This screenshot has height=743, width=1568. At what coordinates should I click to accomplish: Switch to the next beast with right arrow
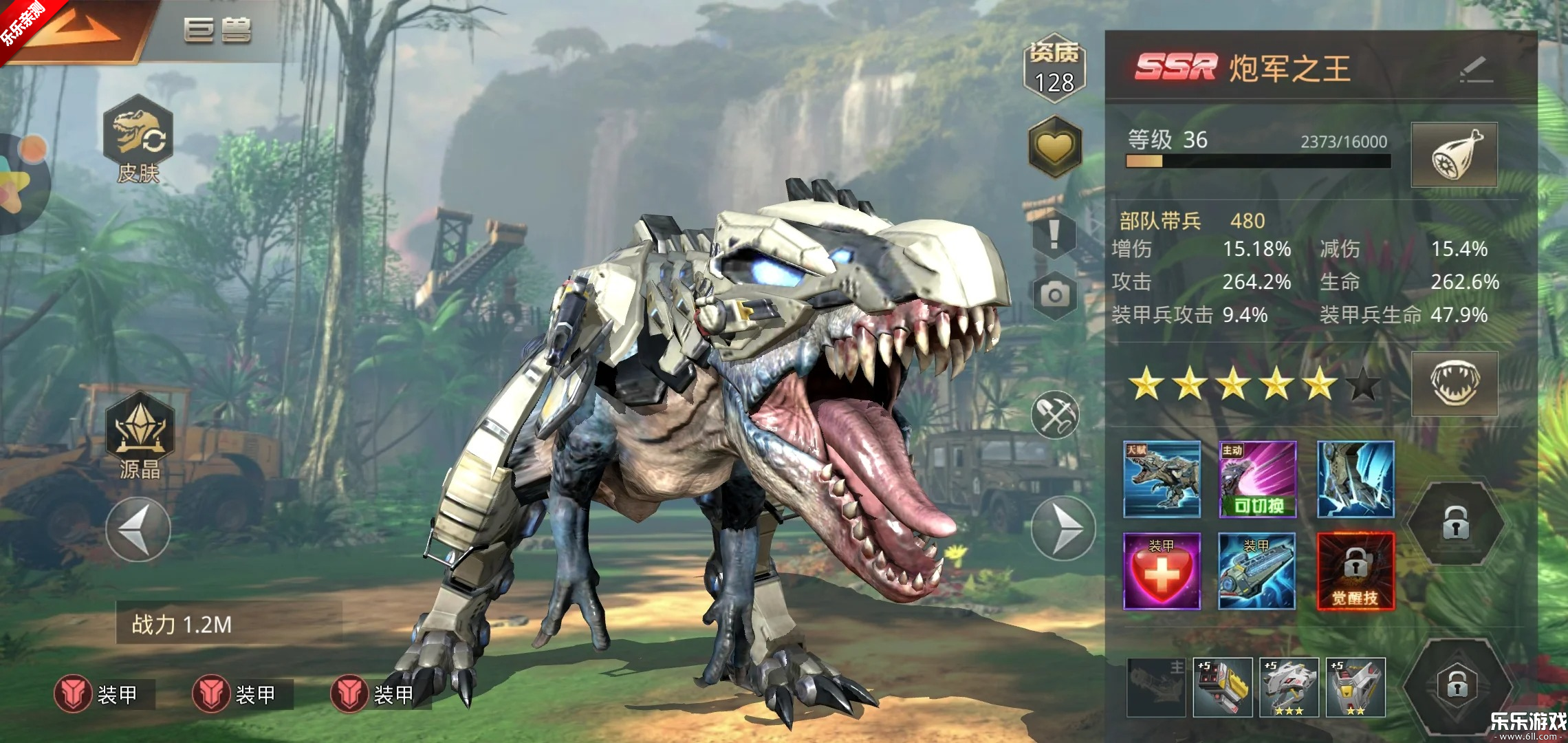coord(1063,528)
